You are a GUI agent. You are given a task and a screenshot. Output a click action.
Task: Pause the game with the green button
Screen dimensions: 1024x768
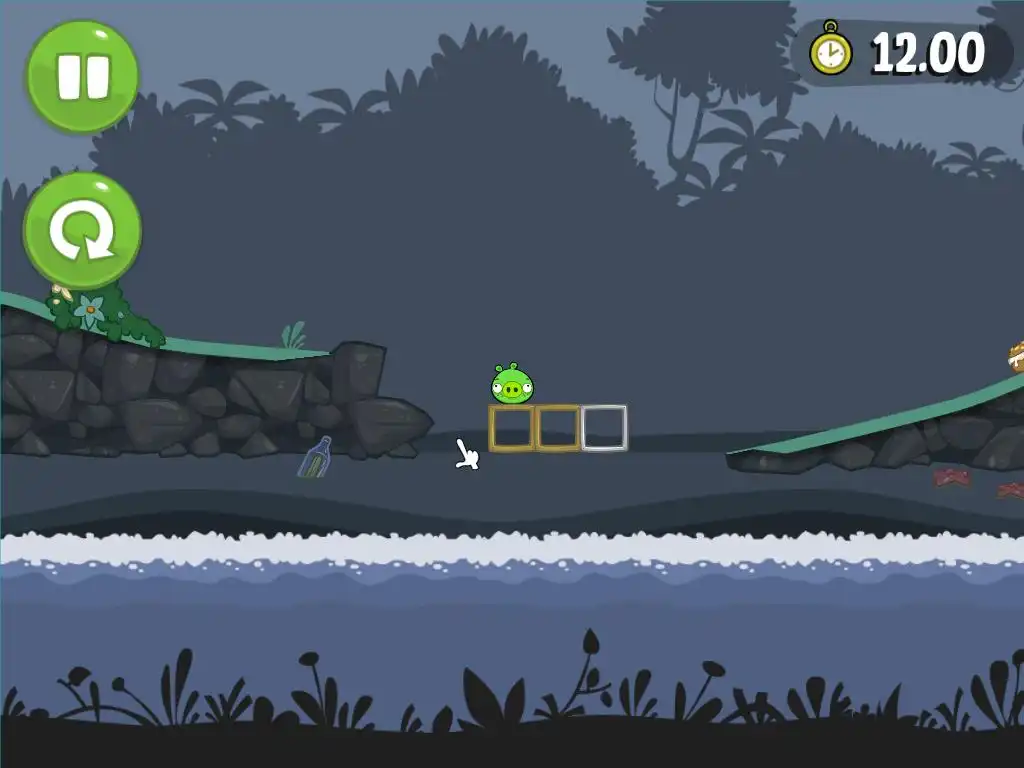[x=82, y=77]
